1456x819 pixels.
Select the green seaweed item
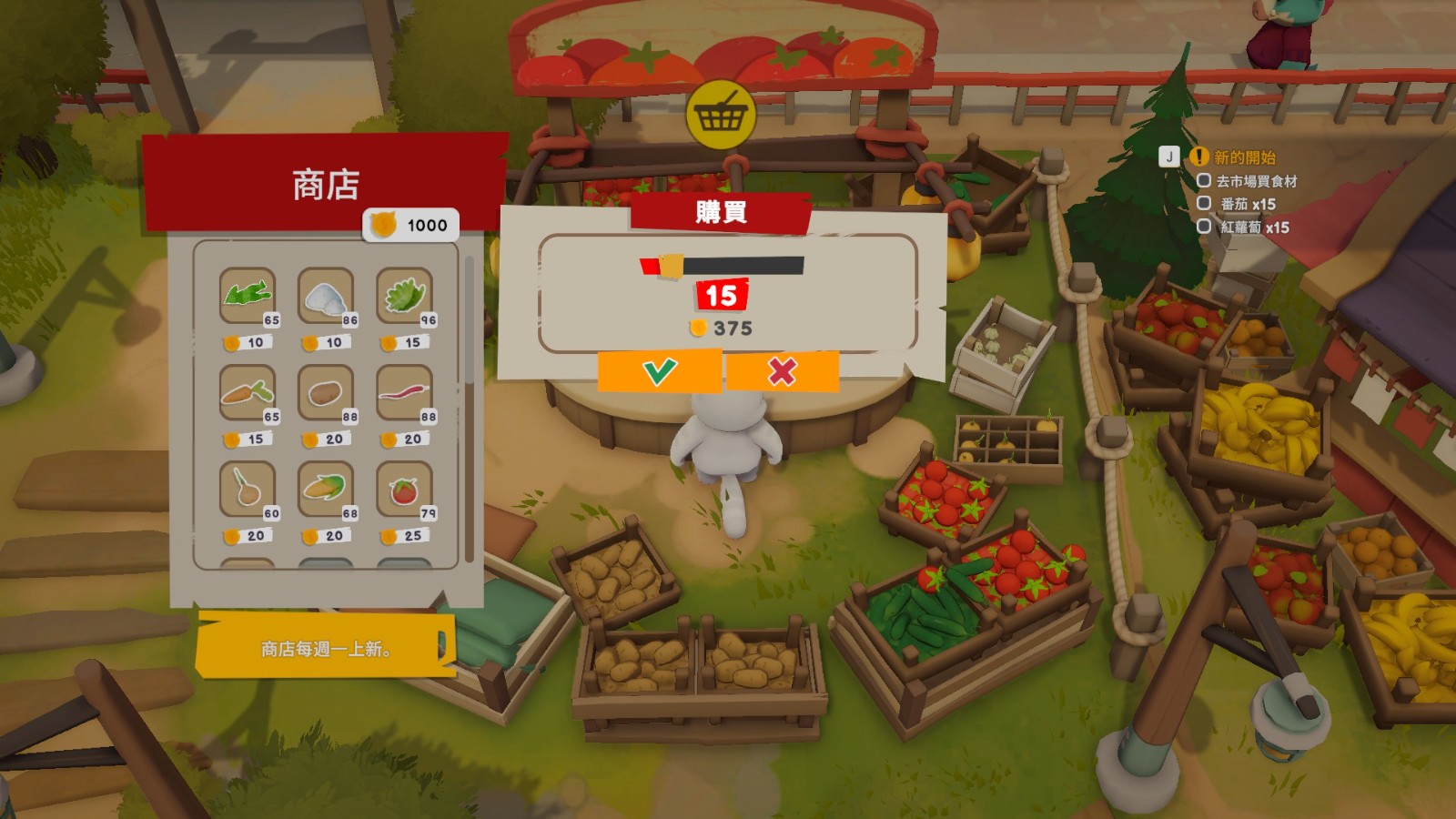[x=247, y=295]
